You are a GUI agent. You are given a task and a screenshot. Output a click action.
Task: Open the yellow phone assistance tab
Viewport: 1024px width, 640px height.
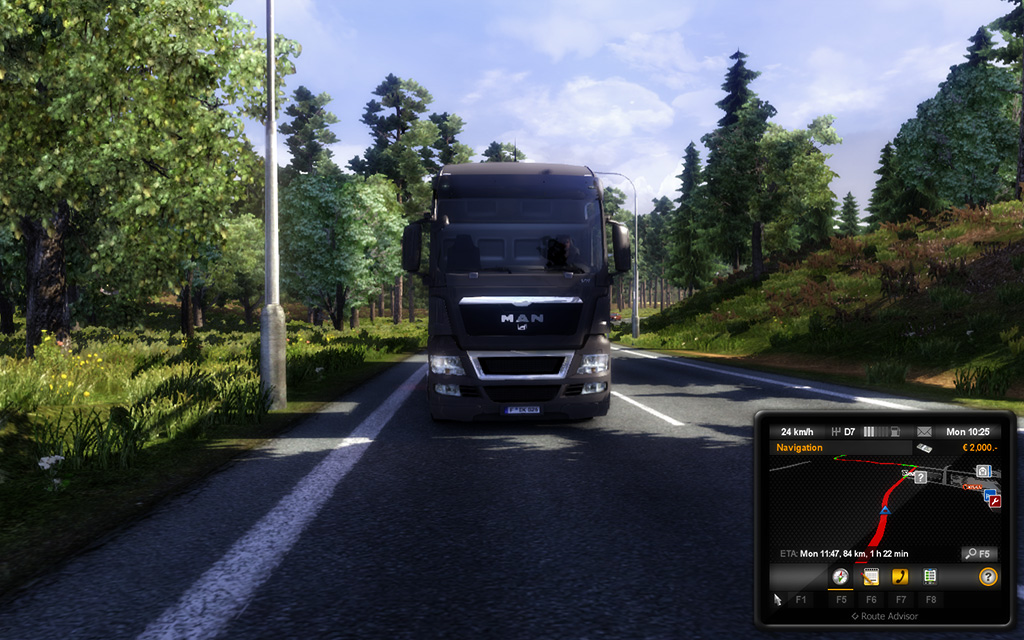point(900,577)
